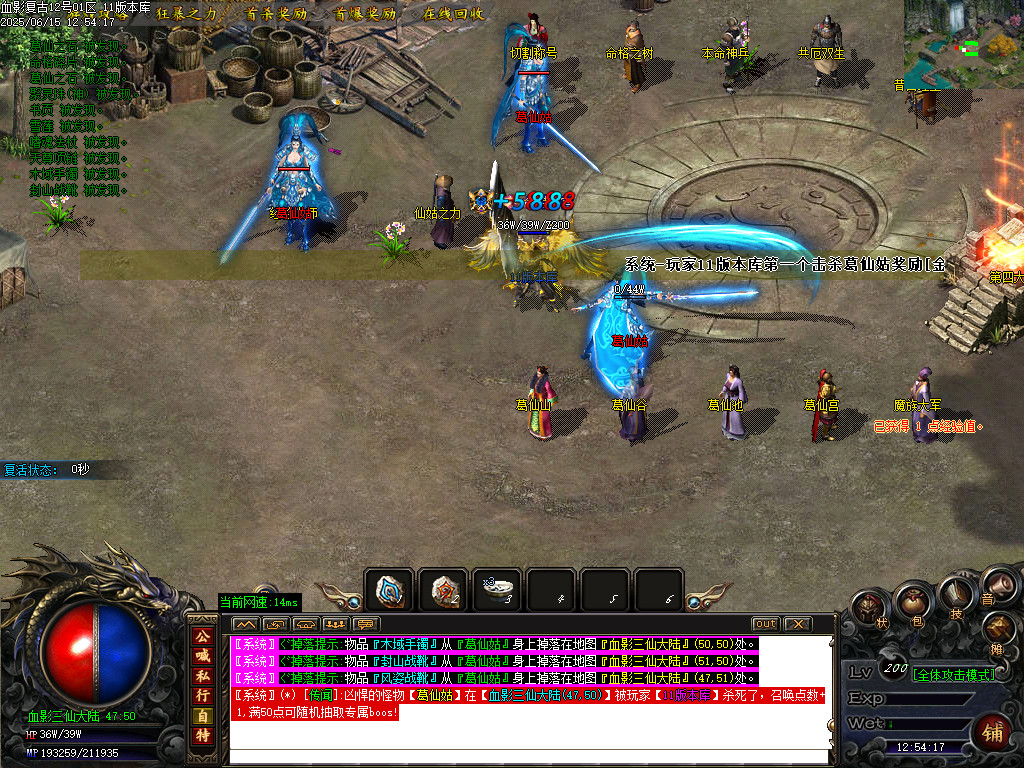Viewport: 1024px width, 768px height.
Task: Toggle the 全体攻击模式 attack mode label
Action: pyautogui.click(x=954, y=675)
